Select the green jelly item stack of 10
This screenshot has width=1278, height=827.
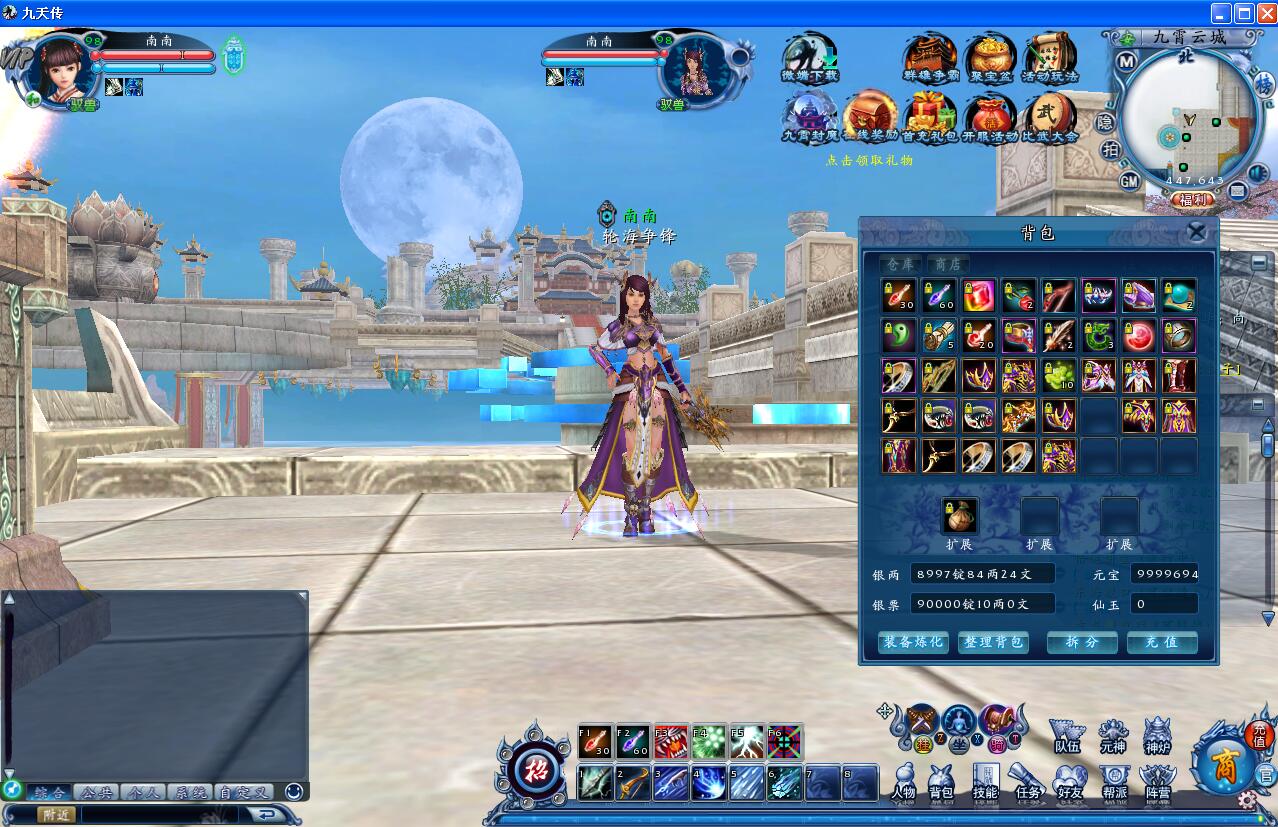[x=1059, y=376]
